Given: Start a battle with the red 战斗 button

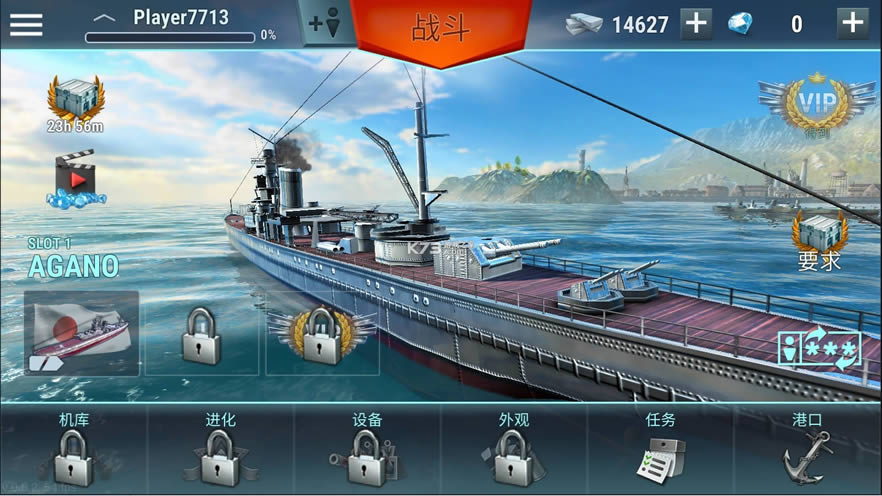Looking at the screenshot, I should tap(441, 27).
